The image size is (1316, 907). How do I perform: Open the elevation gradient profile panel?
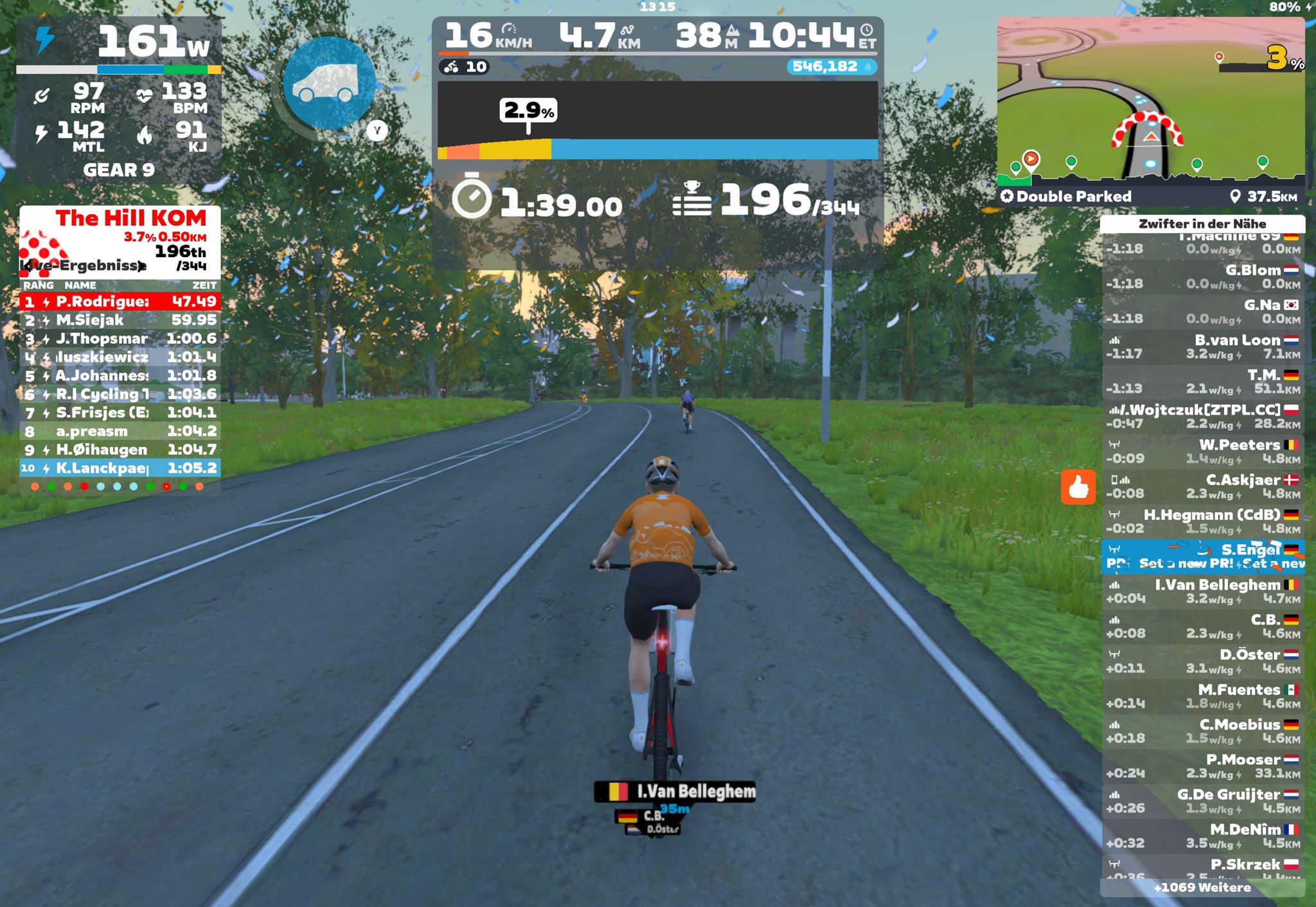click(x=657, y=120)
